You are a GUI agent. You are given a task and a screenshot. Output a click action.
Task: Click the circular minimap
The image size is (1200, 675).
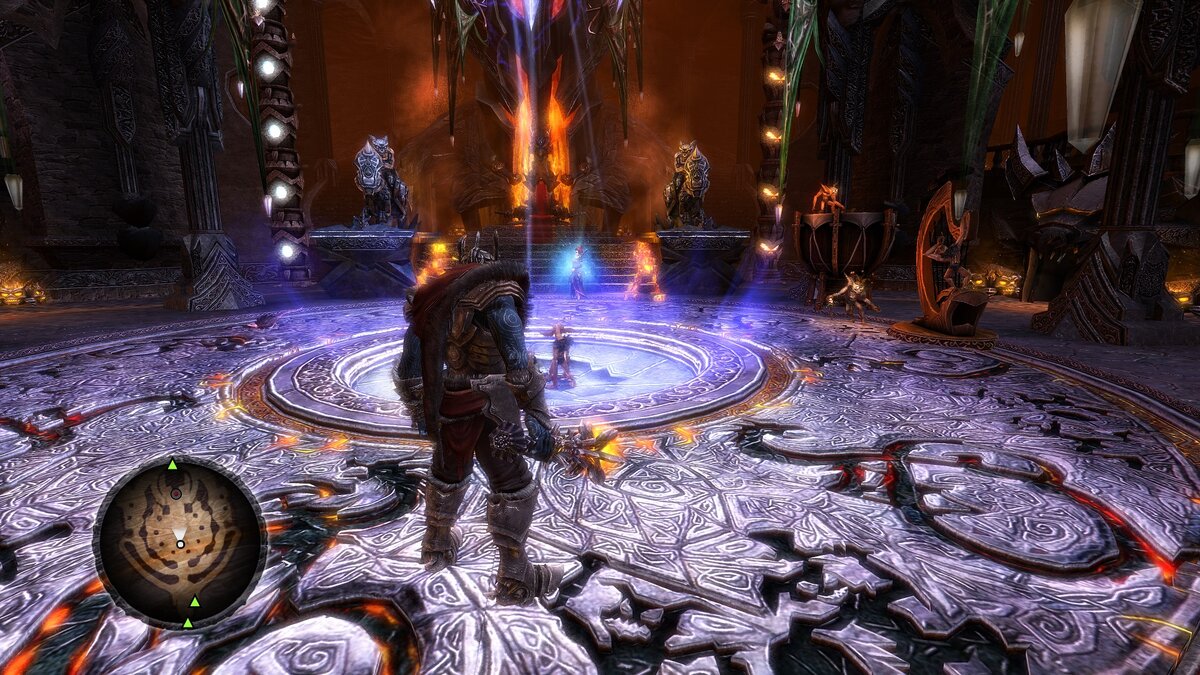click(180, 543)
